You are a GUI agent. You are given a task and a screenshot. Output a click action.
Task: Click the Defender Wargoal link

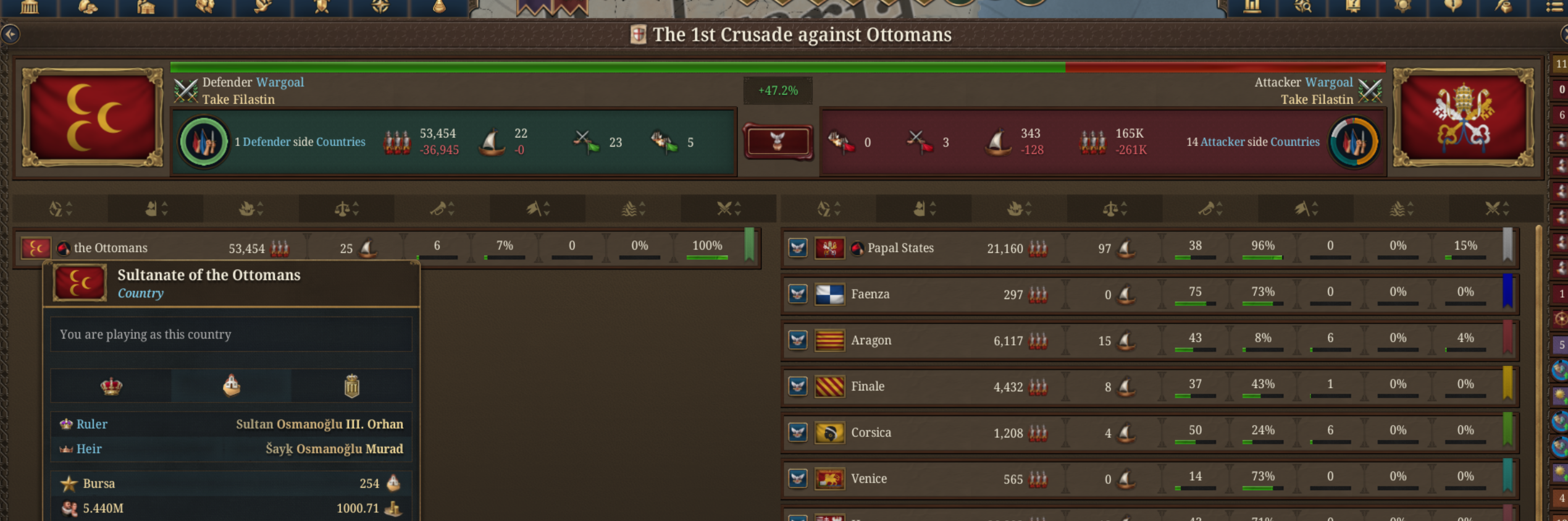click(x=279, y=82)
